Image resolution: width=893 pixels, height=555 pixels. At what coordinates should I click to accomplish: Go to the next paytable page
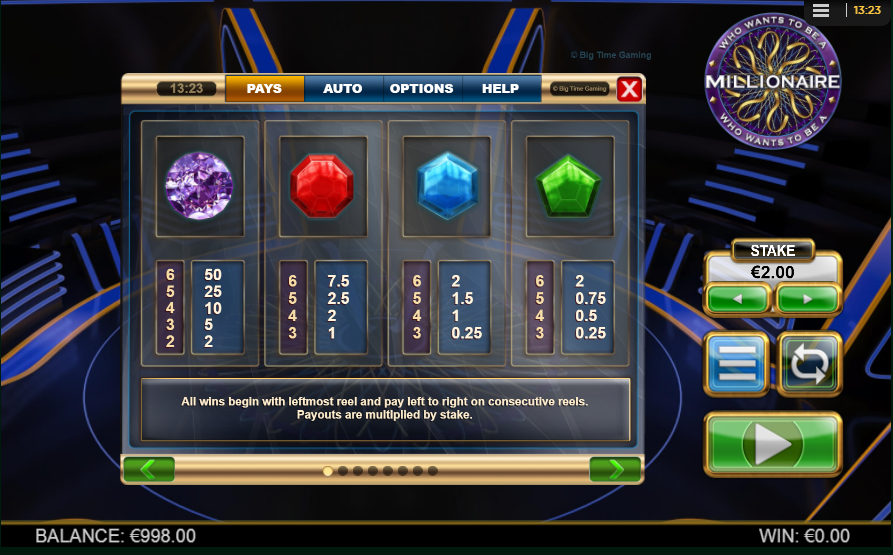pos(615,469)
